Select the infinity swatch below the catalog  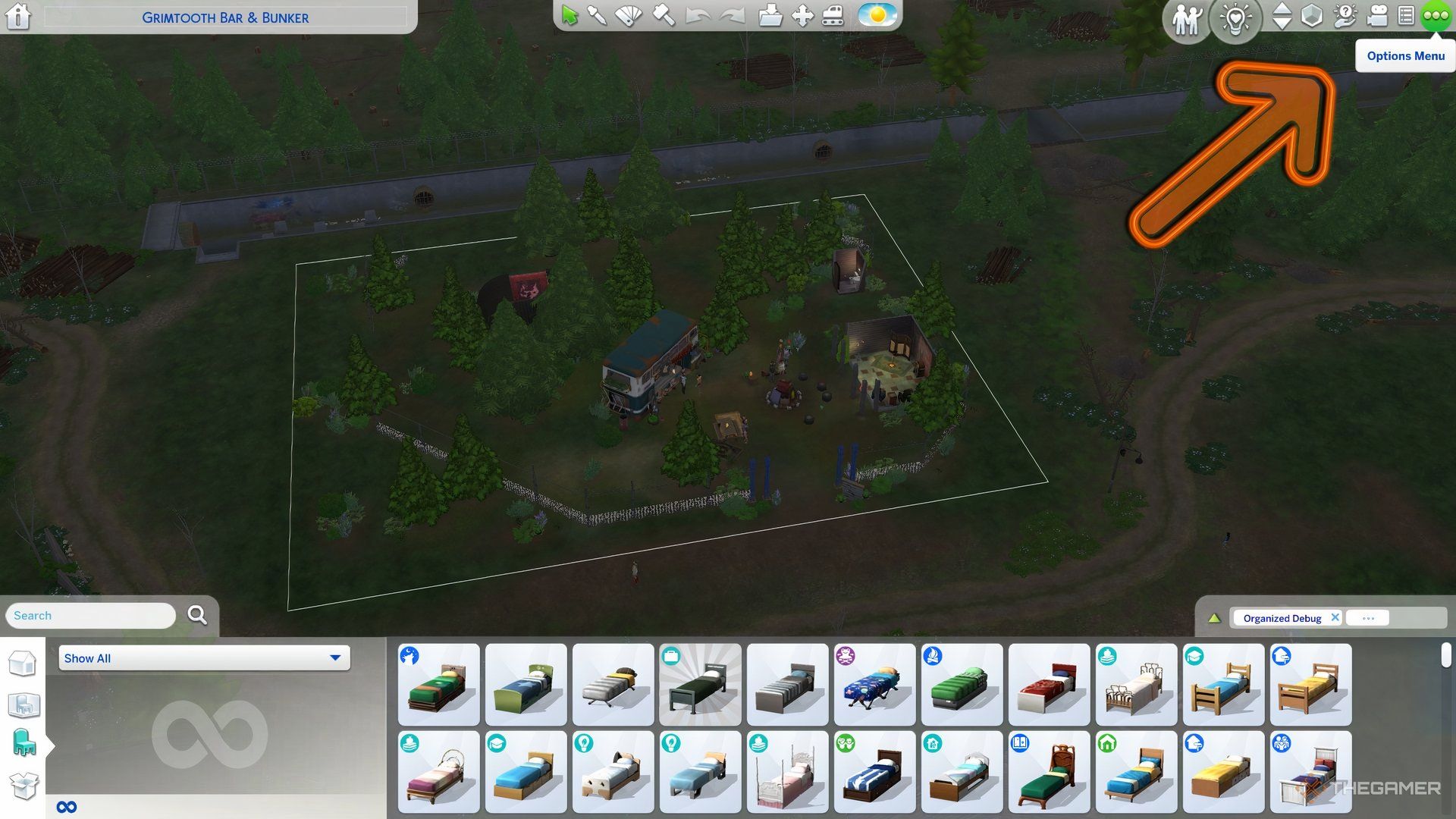tap(67, 806)
